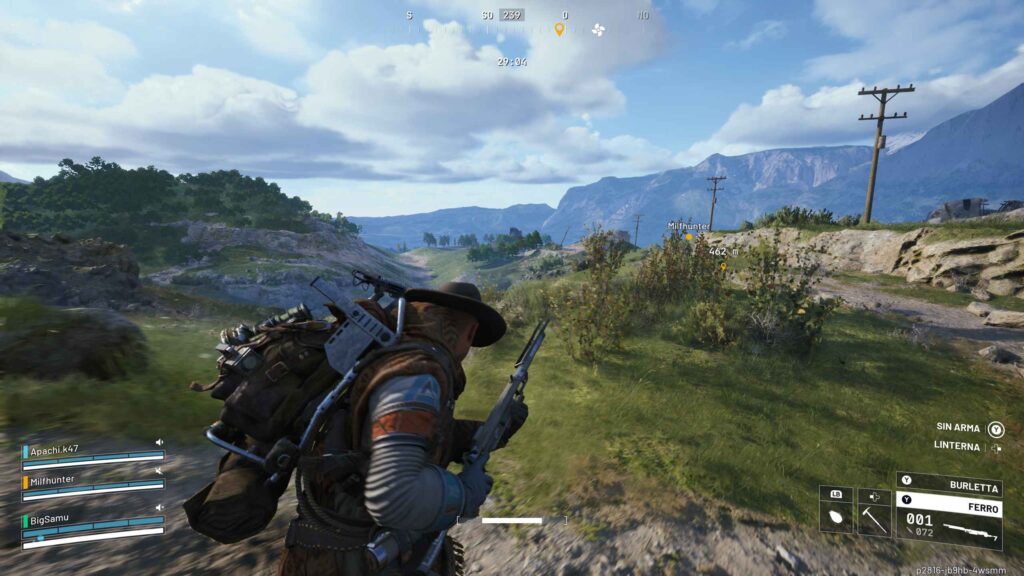Select the Burletta weapon slot
The image size is (1024, 576).
tap(948, 487)
